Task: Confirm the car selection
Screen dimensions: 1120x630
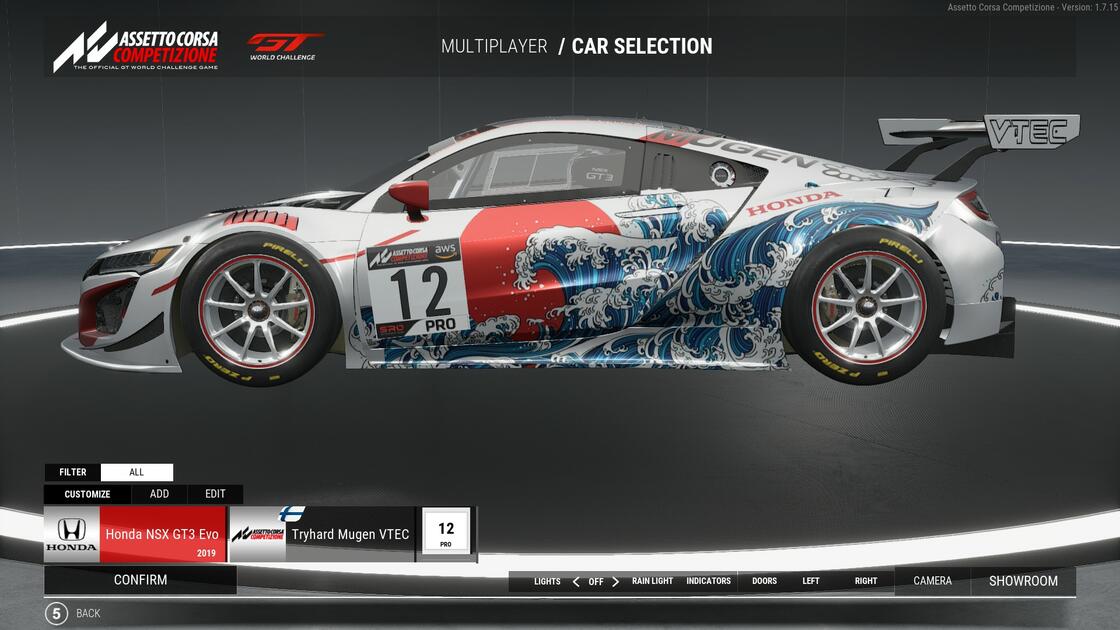Action: (x=140, y=580)
